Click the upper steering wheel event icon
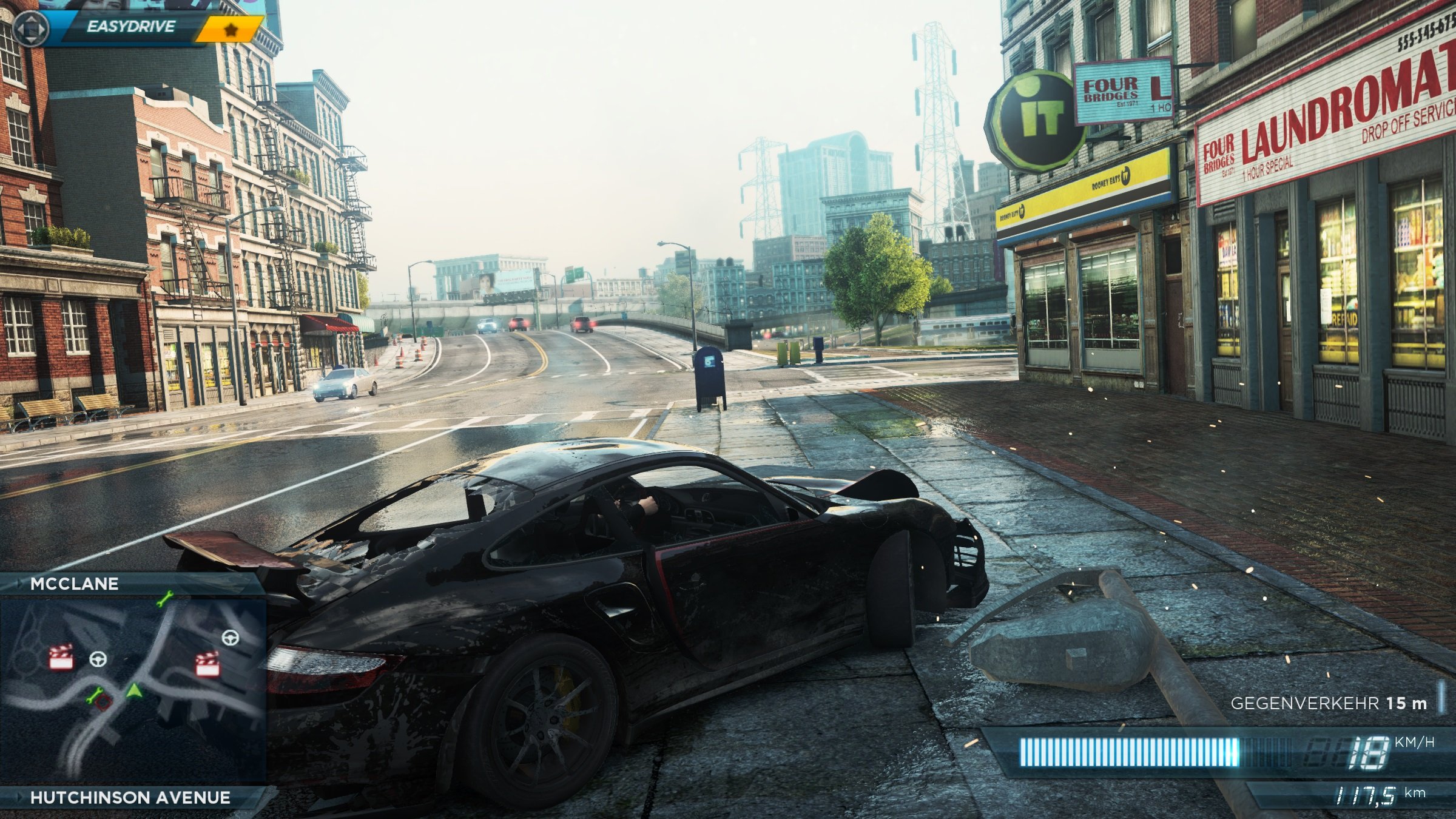Screen dimensions: 1456x819 (231, 639)
